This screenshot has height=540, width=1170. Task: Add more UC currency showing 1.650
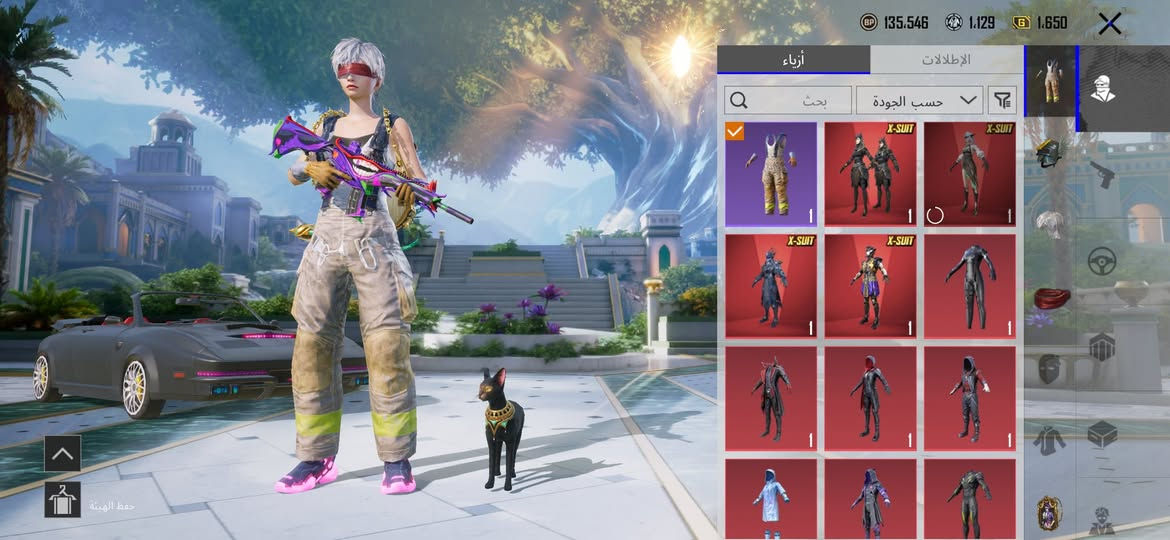pos(1040,22)
